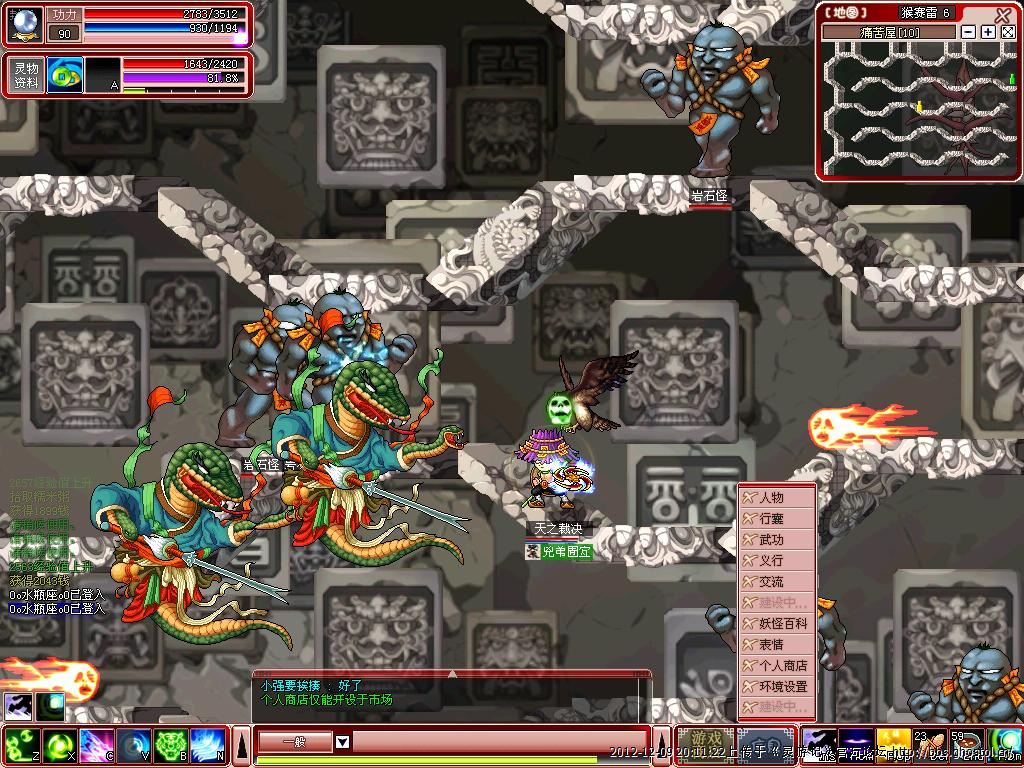1024x768 pixels.
Task: Click the 游戏 game menu button
Action: pos(706,745)
